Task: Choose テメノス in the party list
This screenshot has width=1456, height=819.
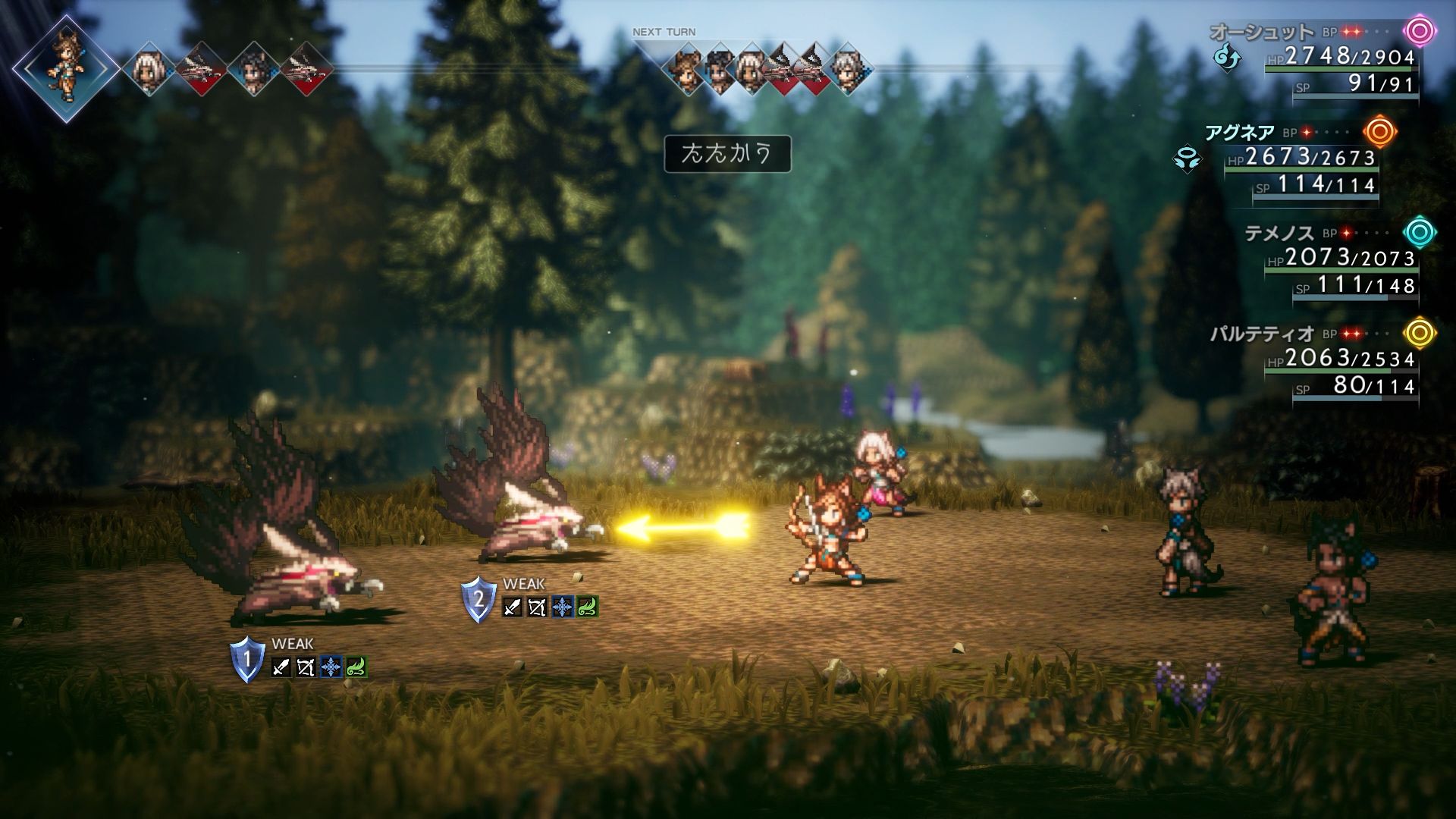Action: pos(1279,233)
